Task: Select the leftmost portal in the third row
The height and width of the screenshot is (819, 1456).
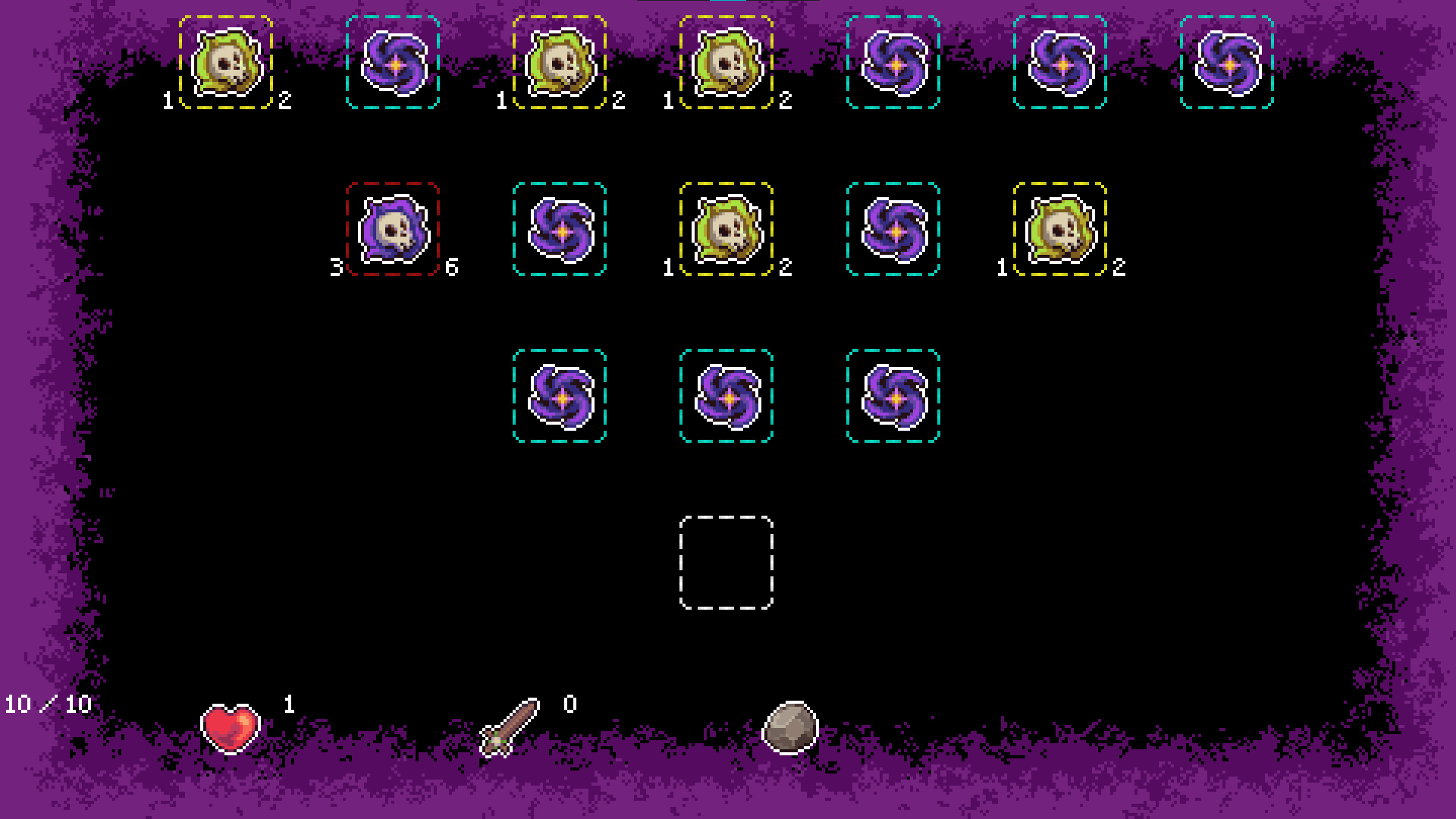Action: click(x=560, y=395)
